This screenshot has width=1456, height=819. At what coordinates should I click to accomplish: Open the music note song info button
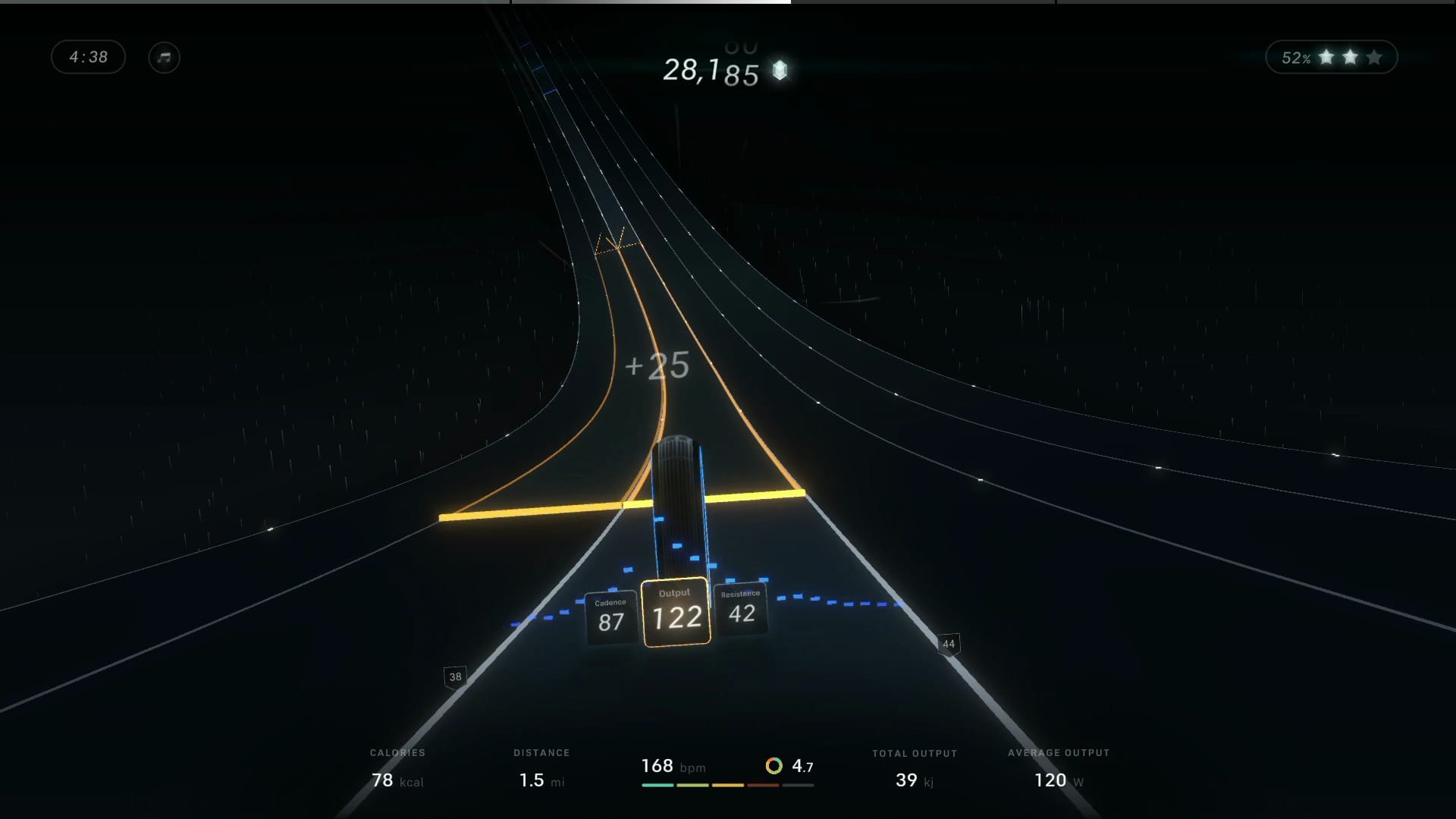coord(164,58)
